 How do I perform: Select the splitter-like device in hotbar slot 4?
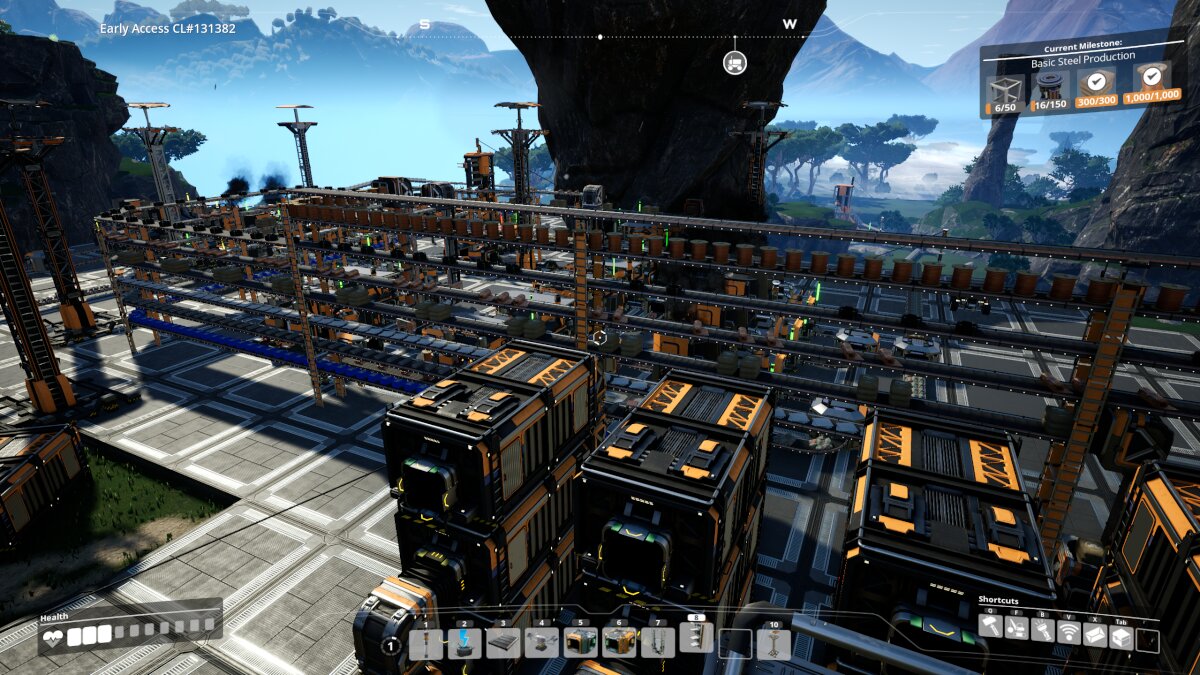pyautogui.click(x=542, y=643)
